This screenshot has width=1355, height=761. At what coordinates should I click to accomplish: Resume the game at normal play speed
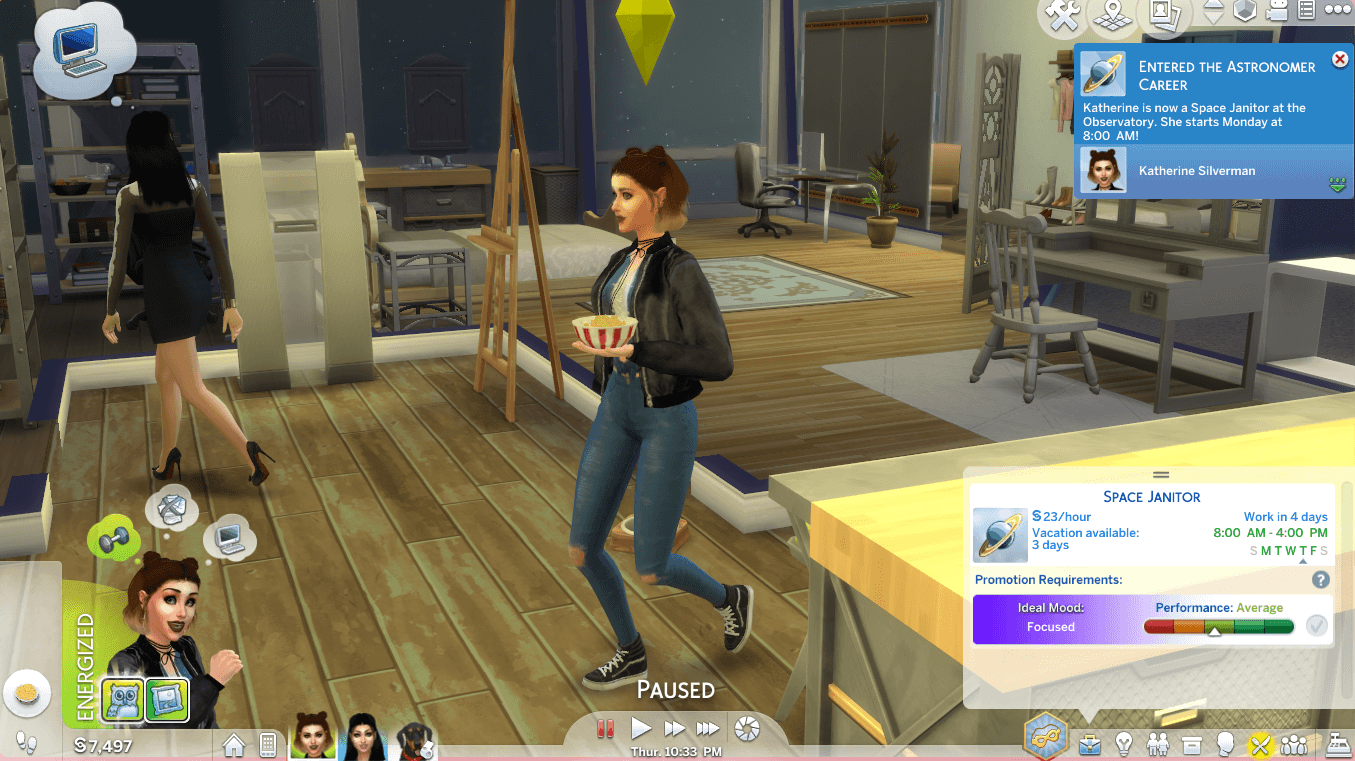[641, 728]
